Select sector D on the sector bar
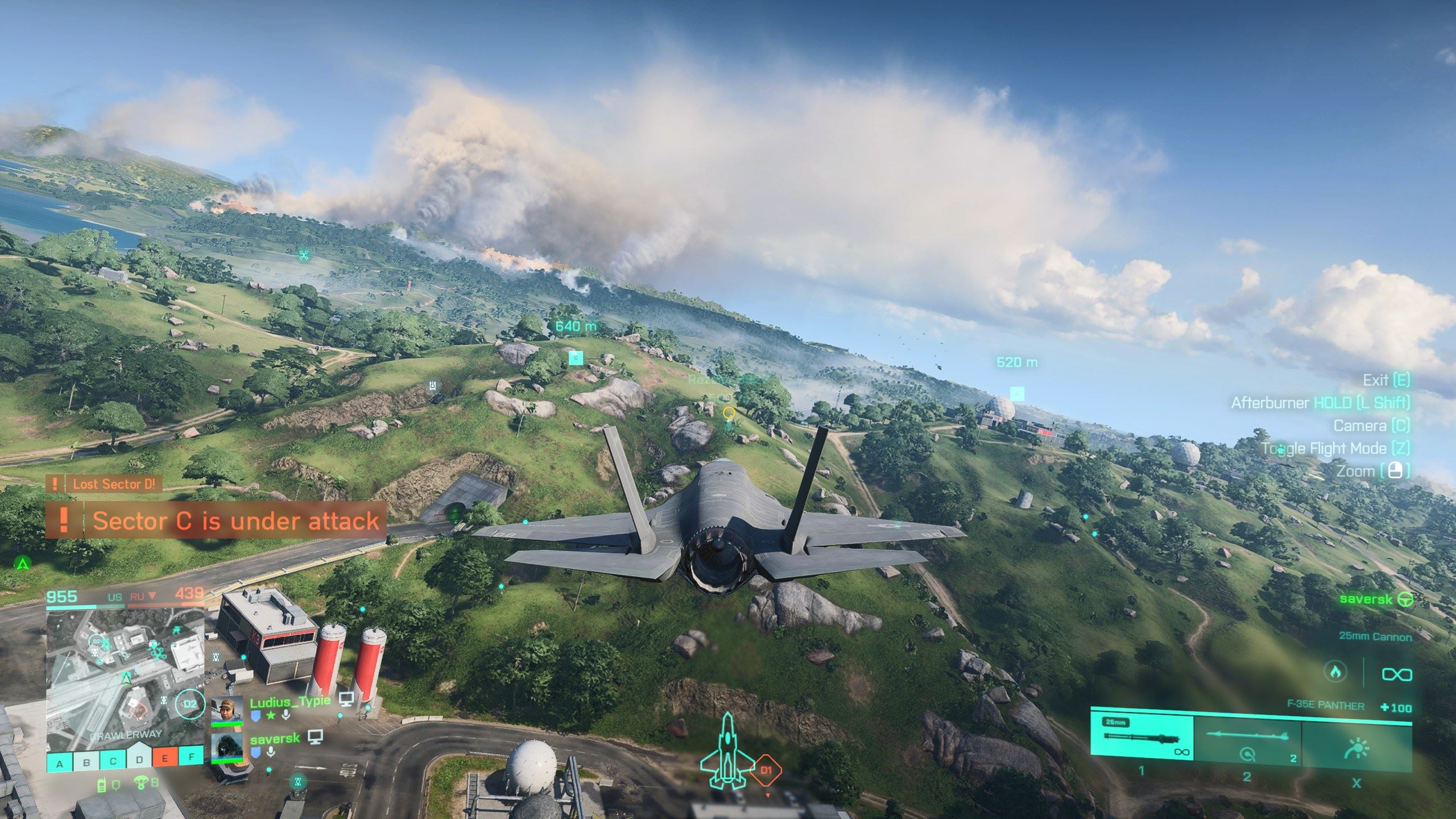 (139, 762)
